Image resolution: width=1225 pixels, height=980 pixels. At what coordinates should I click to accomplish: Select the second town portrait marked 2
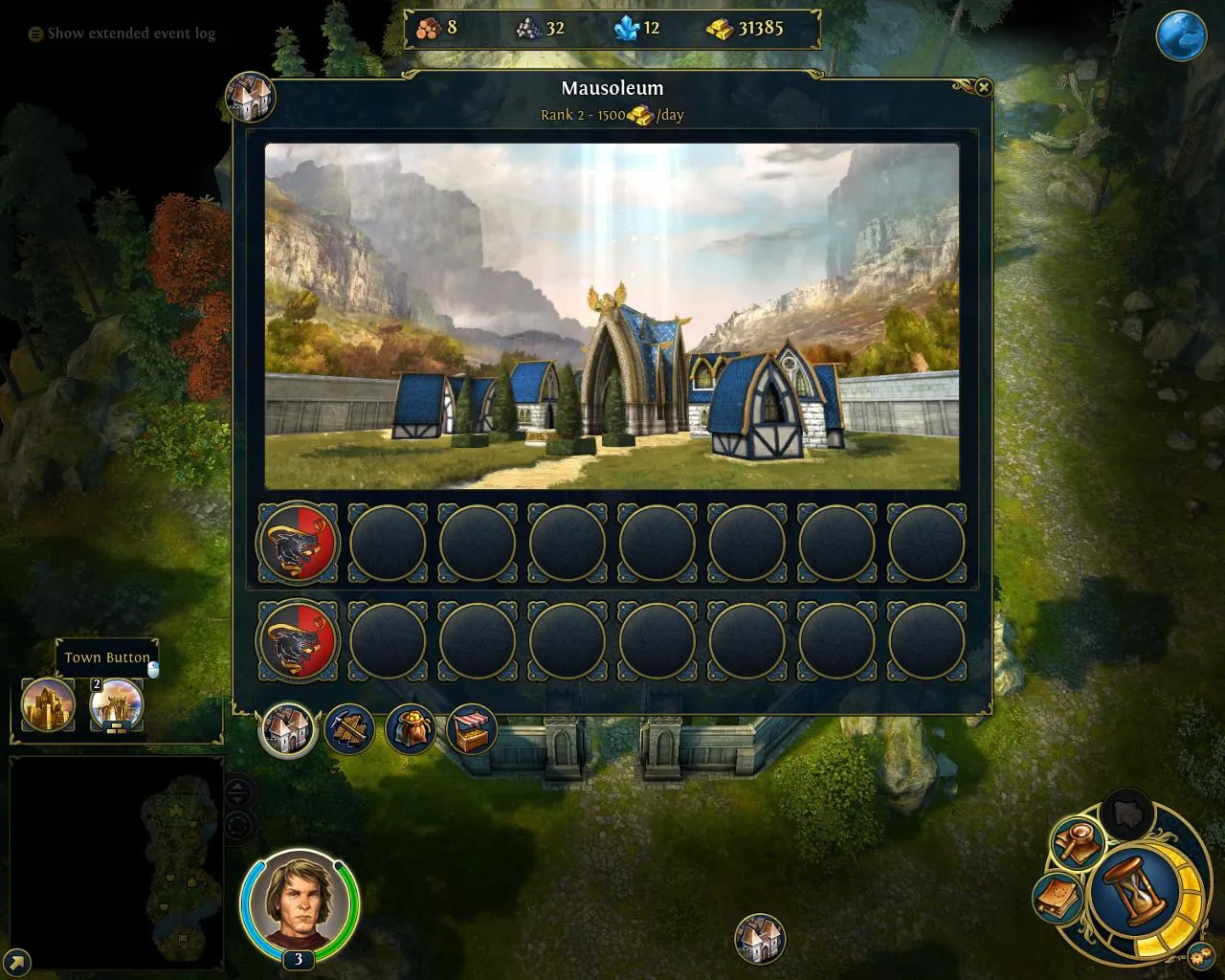tap(116, 705)
